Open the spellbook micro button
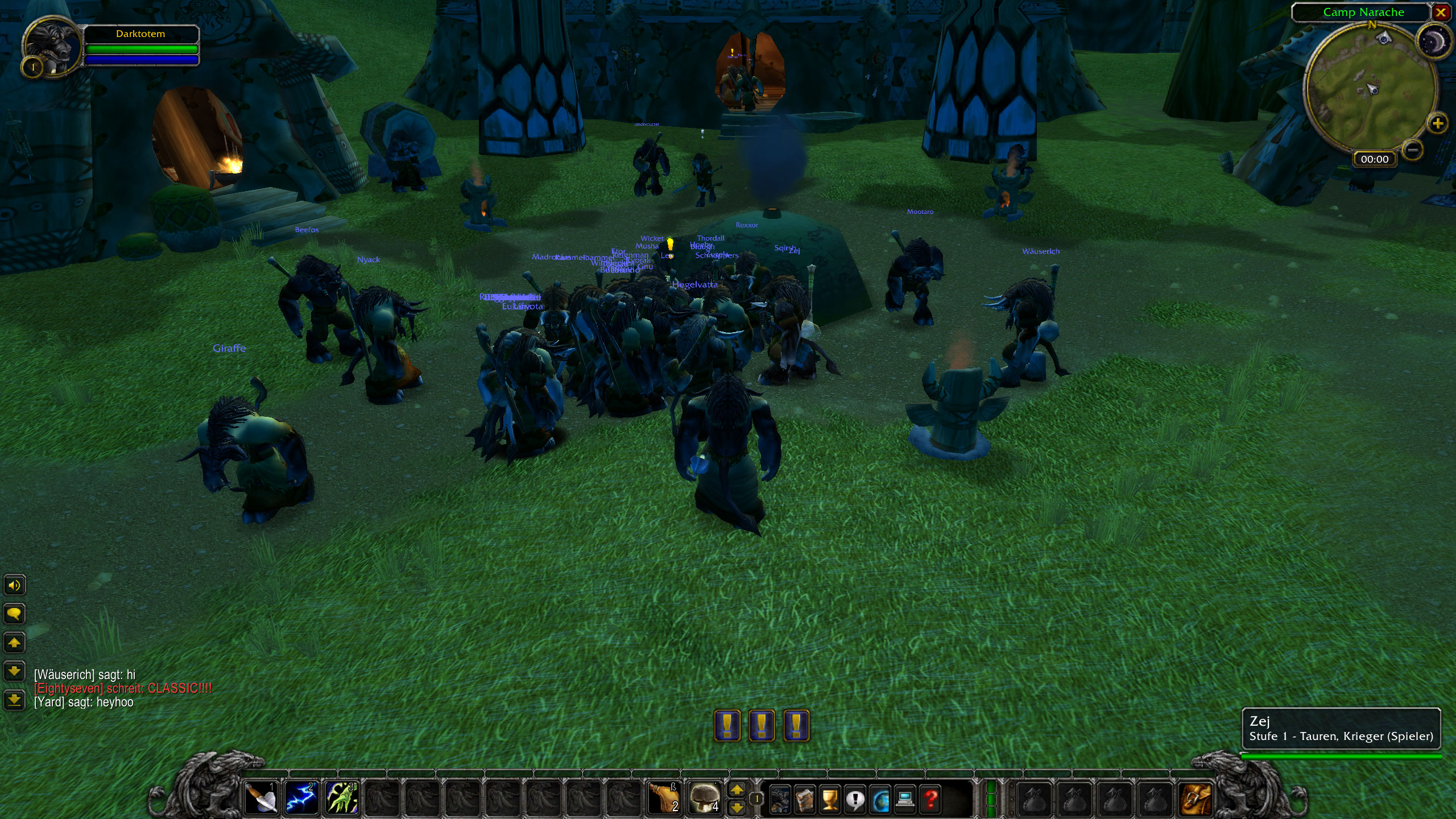Viewport: 1456px width, 819px height. pos(805,799)
